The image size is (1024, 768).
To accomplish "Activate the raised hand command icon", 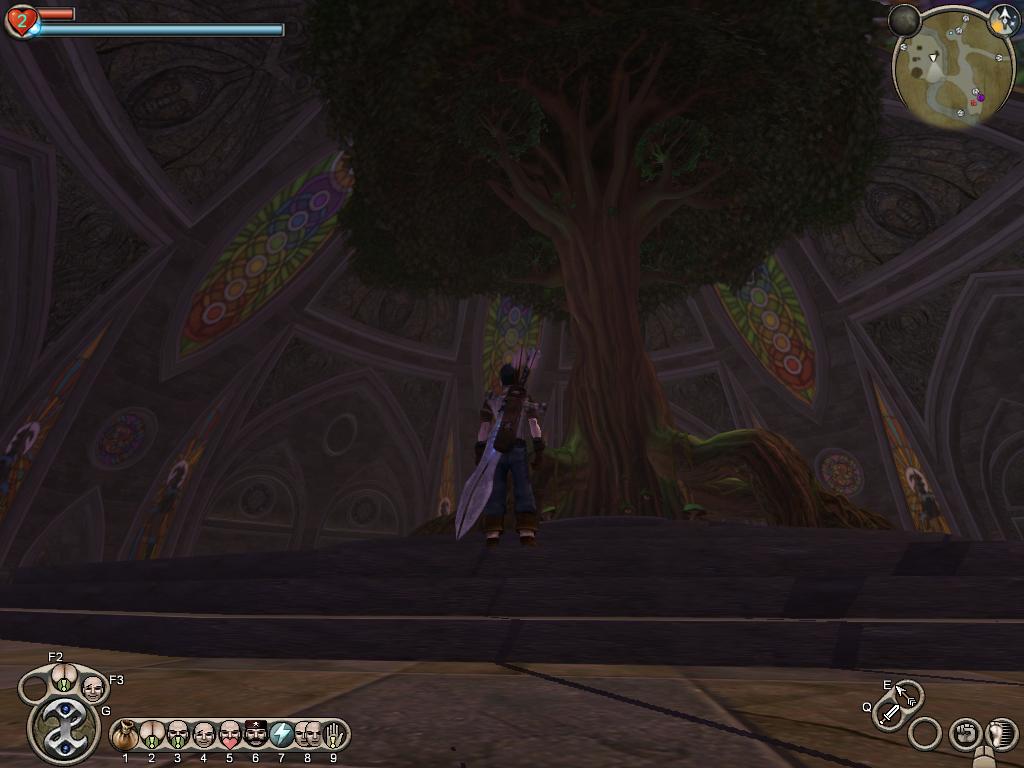I will [332, 736].
